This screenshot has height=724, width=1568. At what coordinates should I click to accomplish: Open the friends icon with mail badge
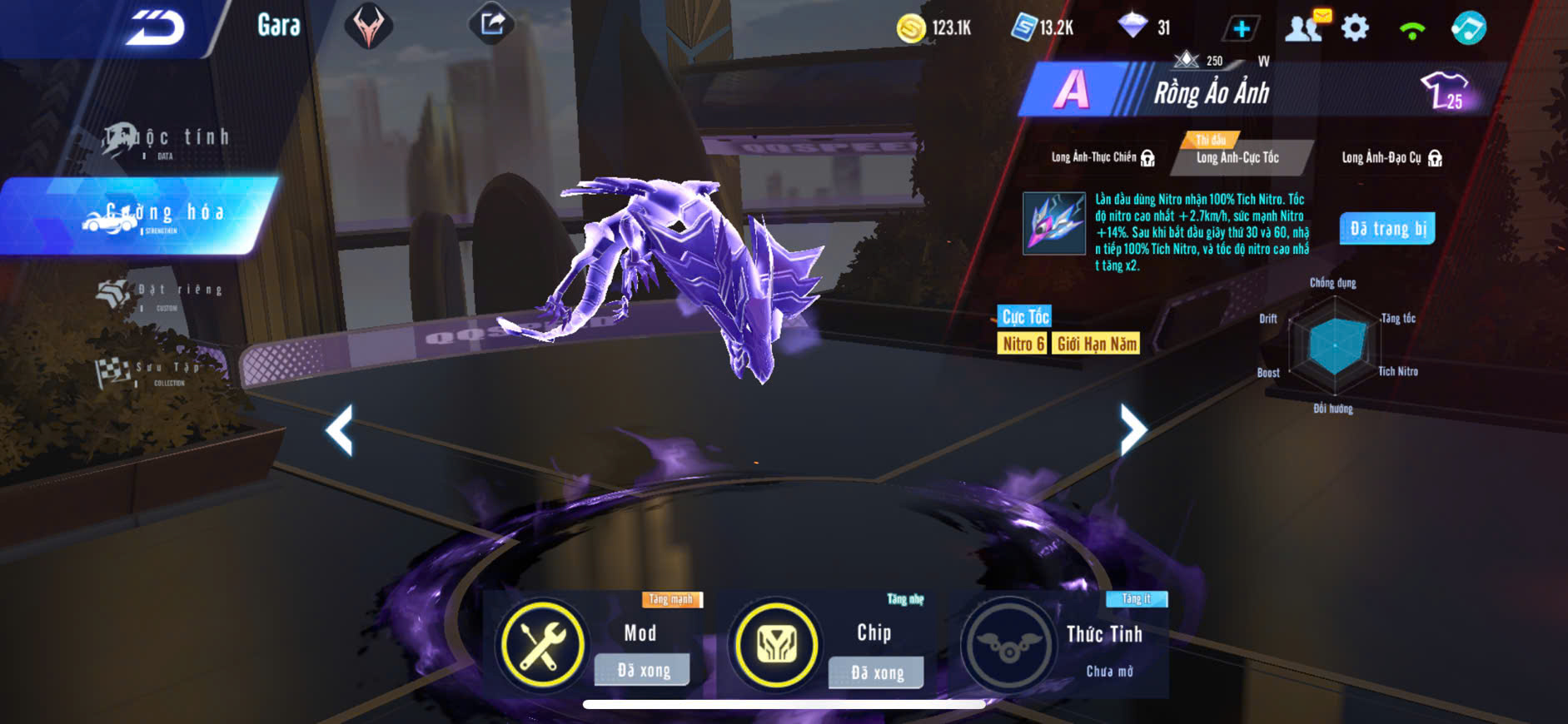coord(1305,27)
